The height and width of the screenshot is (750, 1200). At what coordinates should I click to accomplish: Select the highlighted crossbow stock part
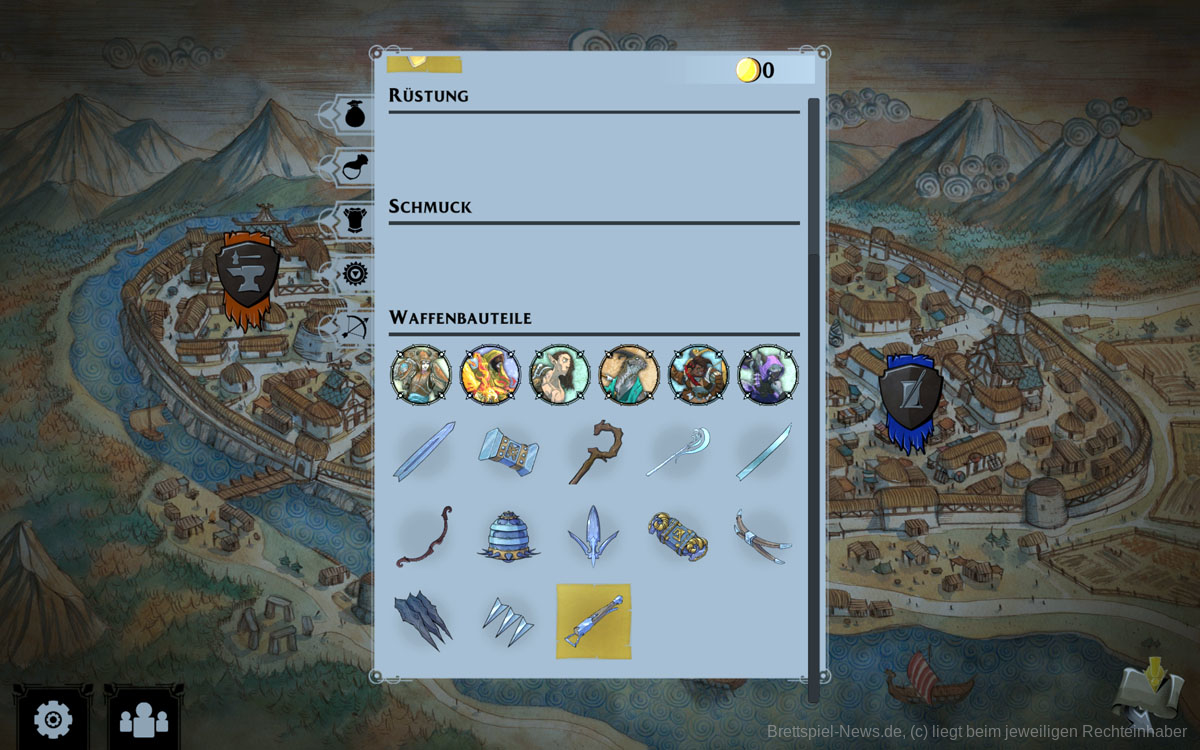[x=593, y=621]
